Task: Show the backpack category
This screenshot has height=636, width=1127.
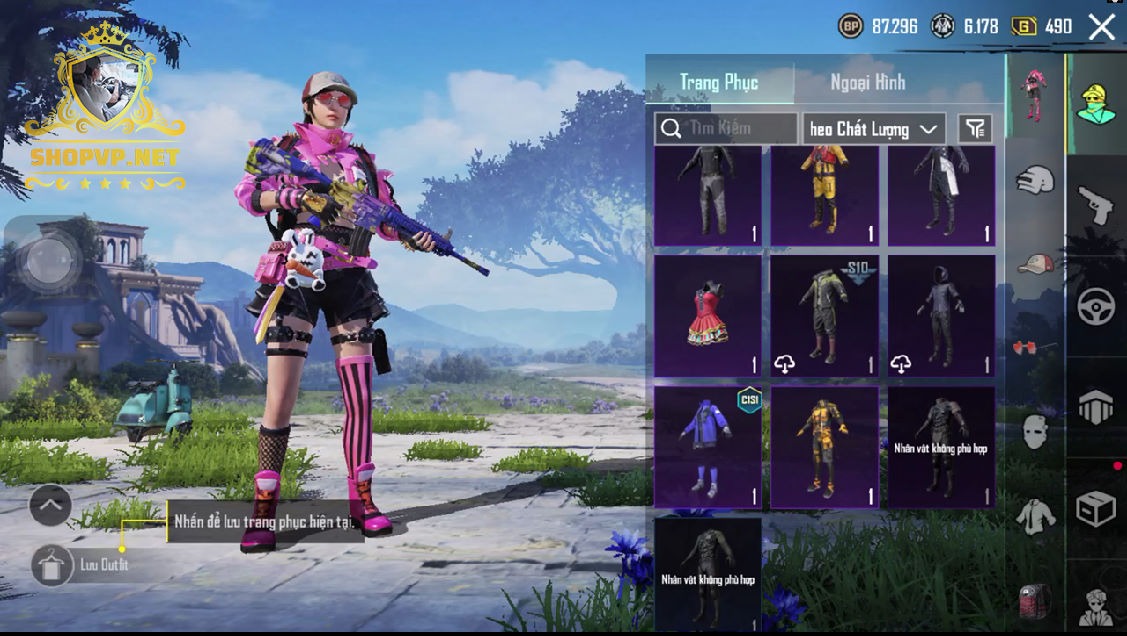Action: tap(1035, 600)
